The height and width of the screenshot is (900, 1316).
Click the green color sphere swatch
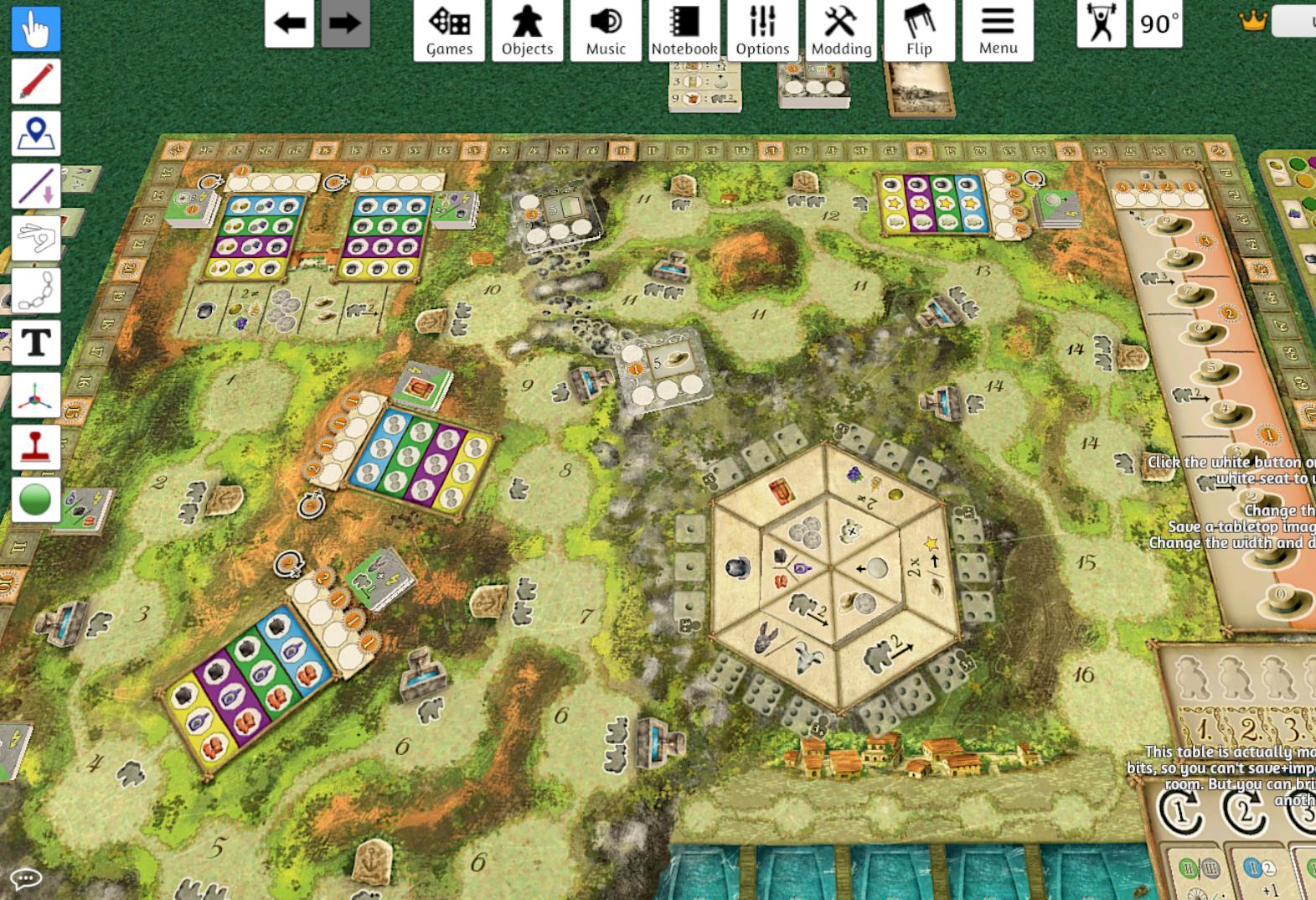pyautogui.click(x=35, y=499)
